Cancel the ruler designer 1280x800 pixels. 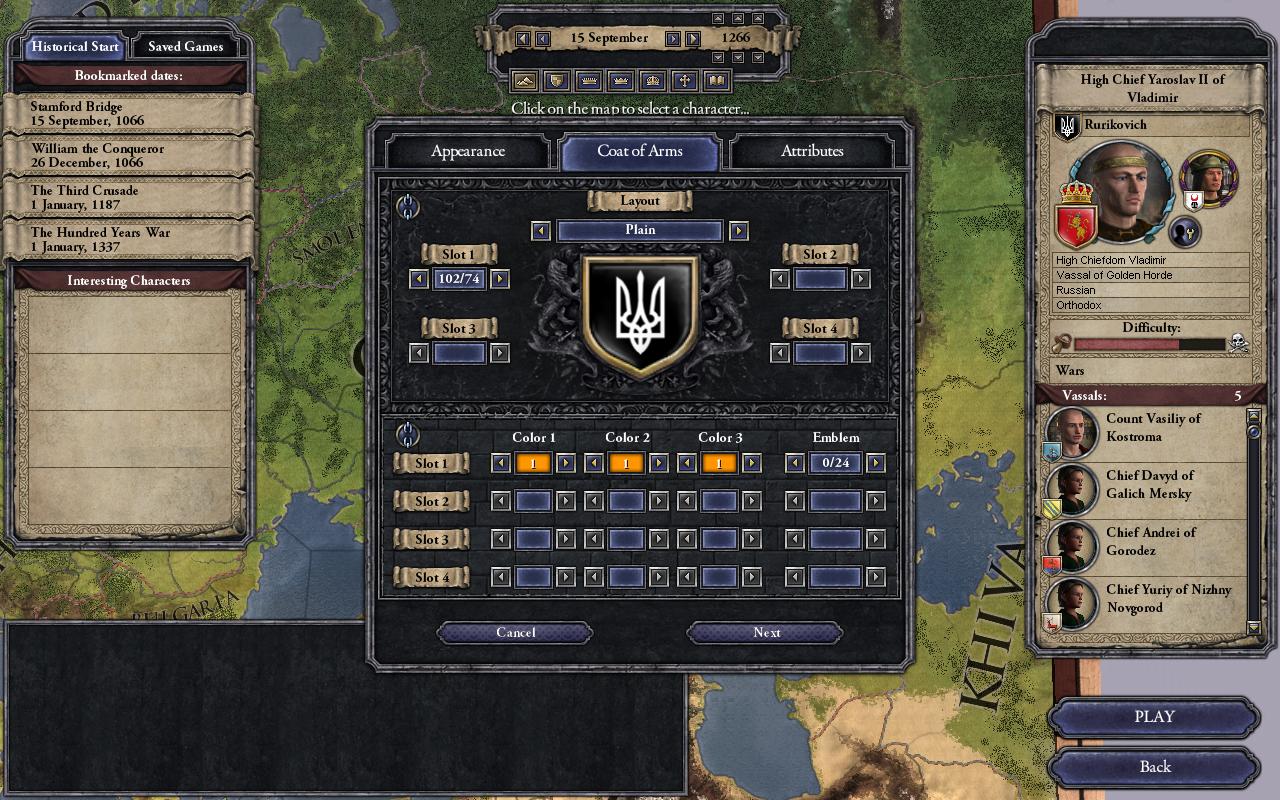pyautogui.click(x=515, y=632)
